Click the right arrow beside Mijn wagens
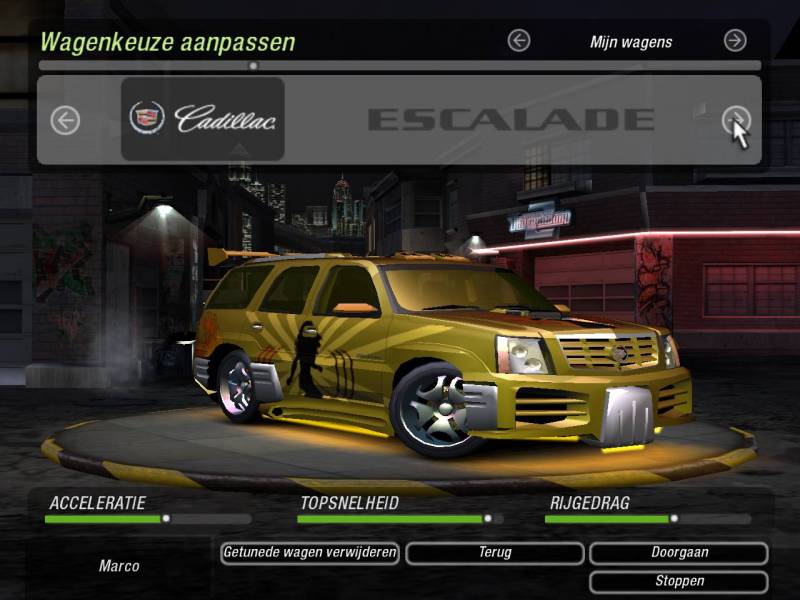800x600 pixels. coord(735,41)
